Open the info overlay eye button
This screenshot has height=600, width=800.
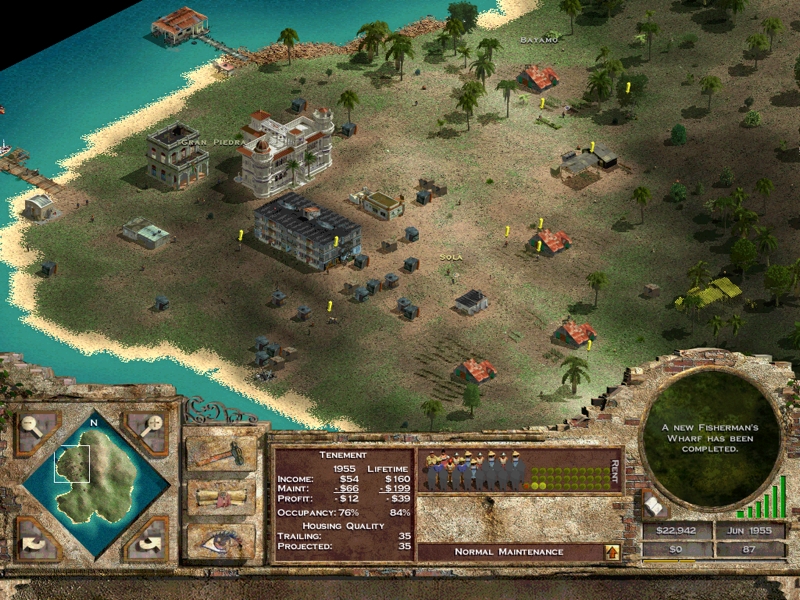(221, 540)
